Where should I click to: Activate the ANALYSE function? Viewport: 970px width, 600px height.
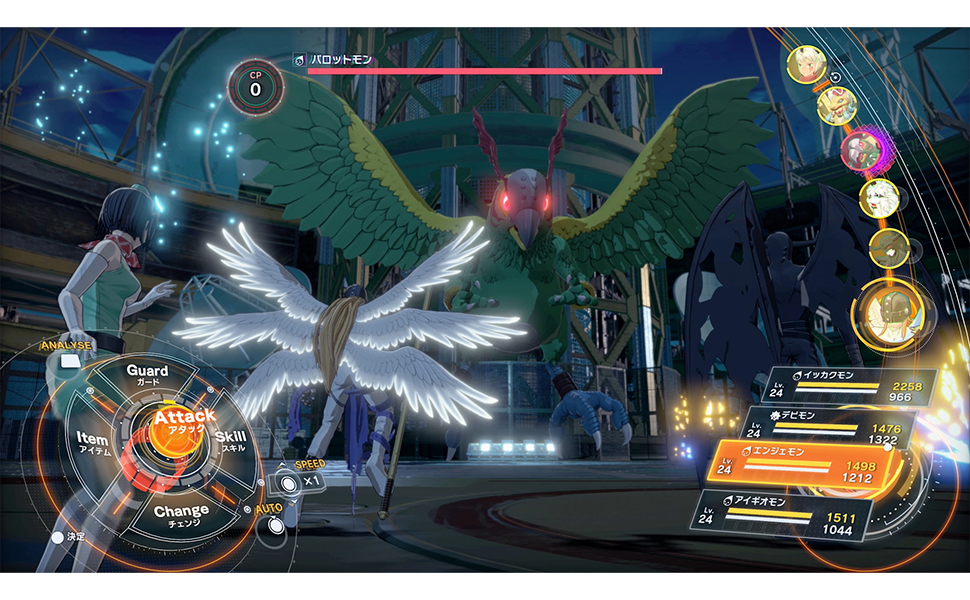66,347
